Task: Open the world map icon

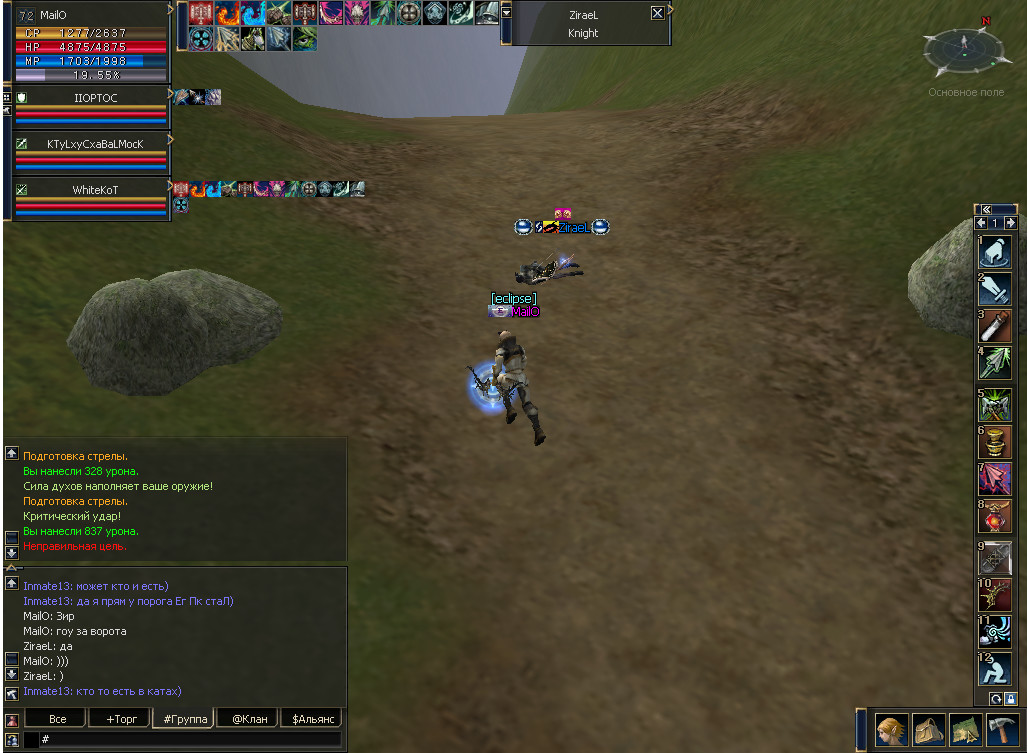Action: pos(965,729)
